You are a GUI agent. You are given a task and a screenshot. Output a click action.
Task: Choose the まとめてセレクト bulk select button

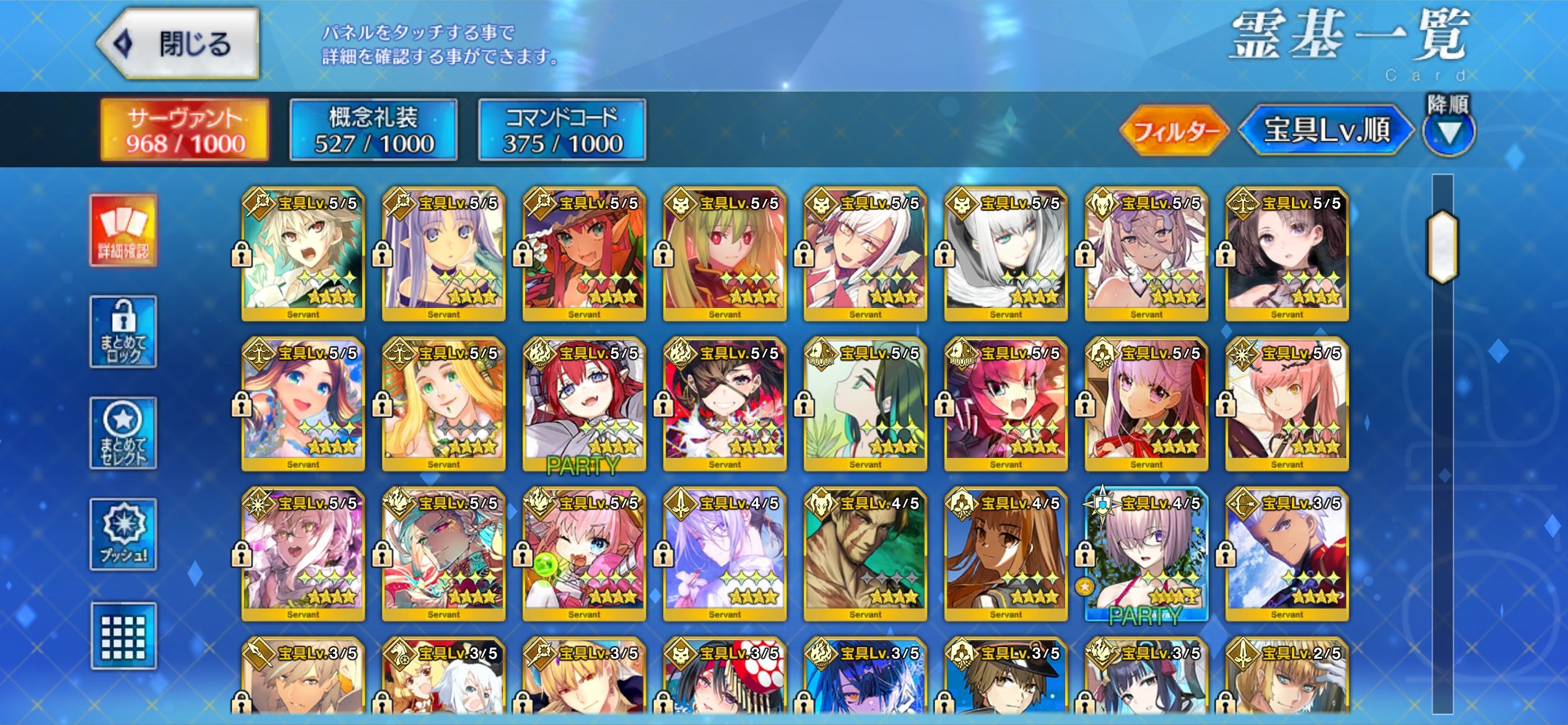point(123,433)
